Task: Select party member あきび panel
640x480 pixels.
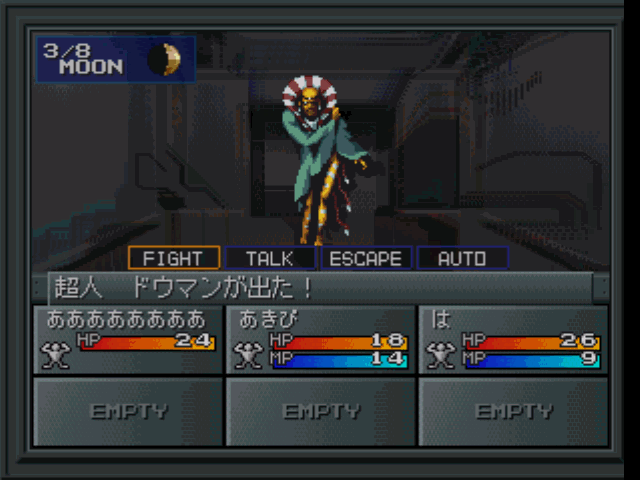Action: click(321, 340)
